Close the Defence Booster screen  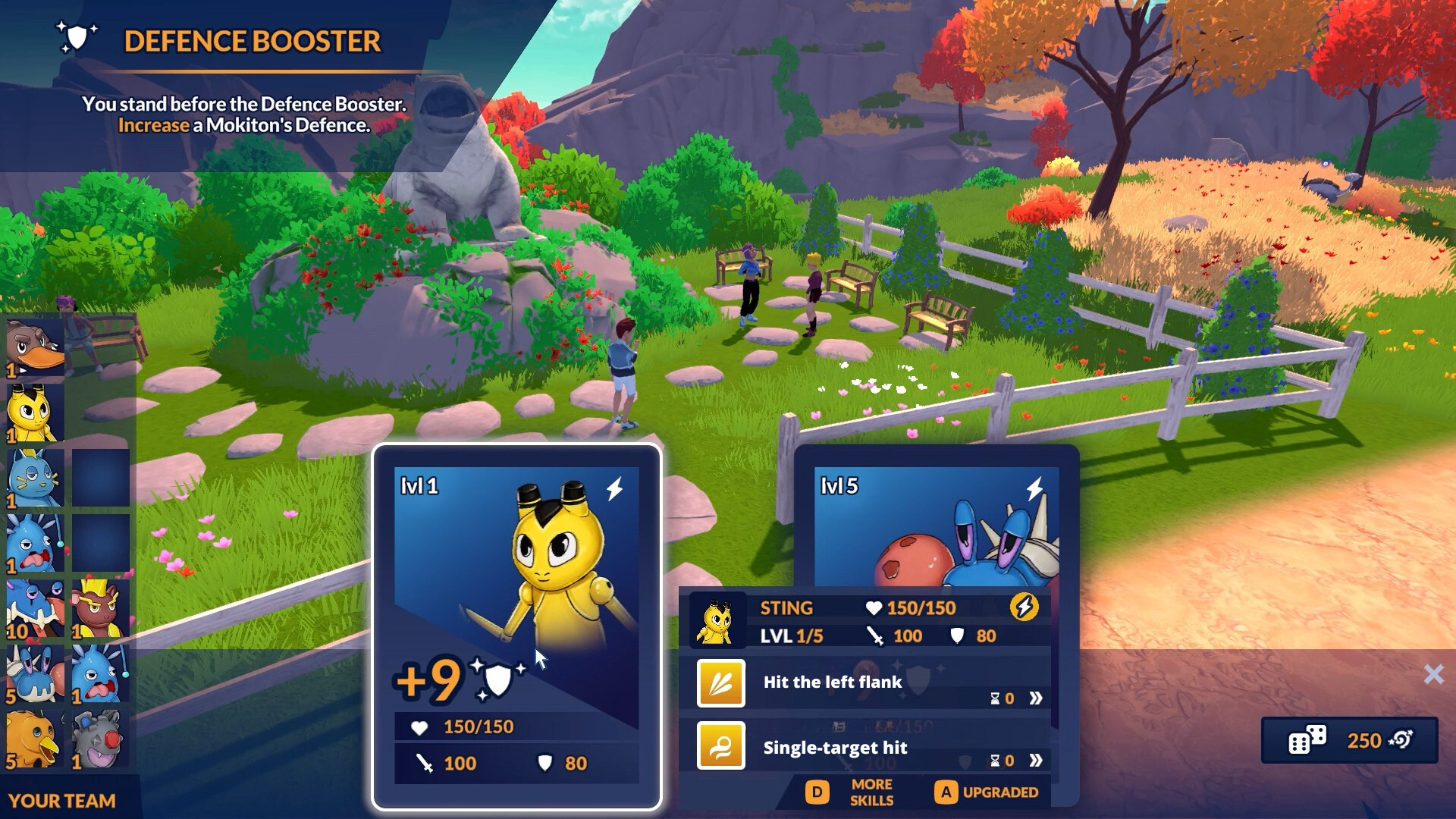coord(1432,674)
